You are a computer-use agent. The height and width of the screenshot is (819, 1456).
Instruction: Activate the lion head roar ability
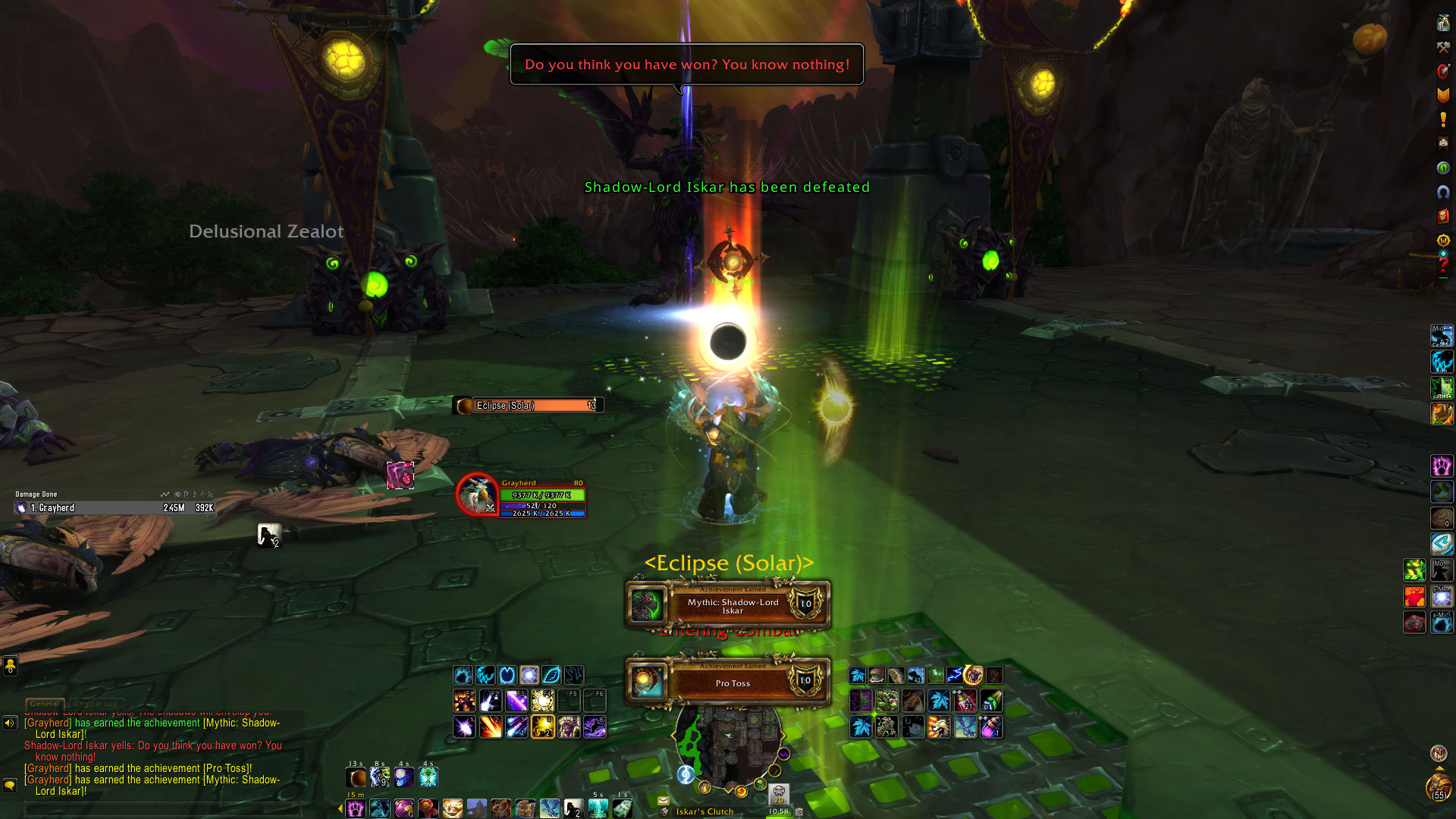click(x=939, y=726)
